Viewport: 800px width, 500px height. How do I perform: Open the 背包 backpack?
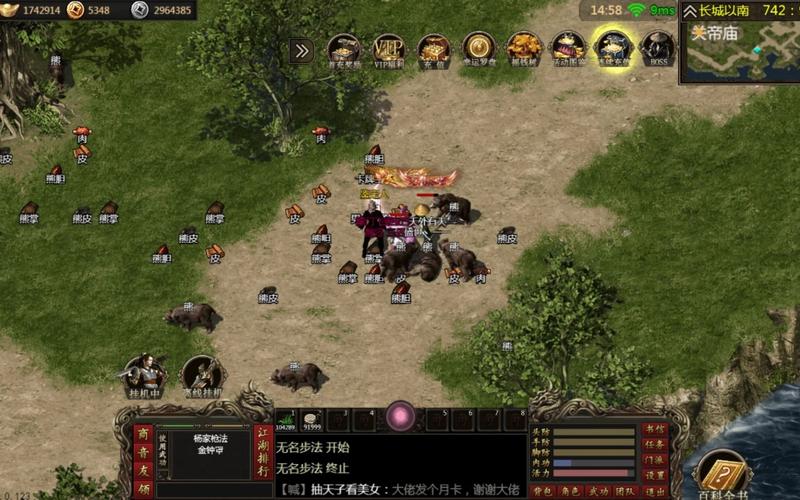542,490
